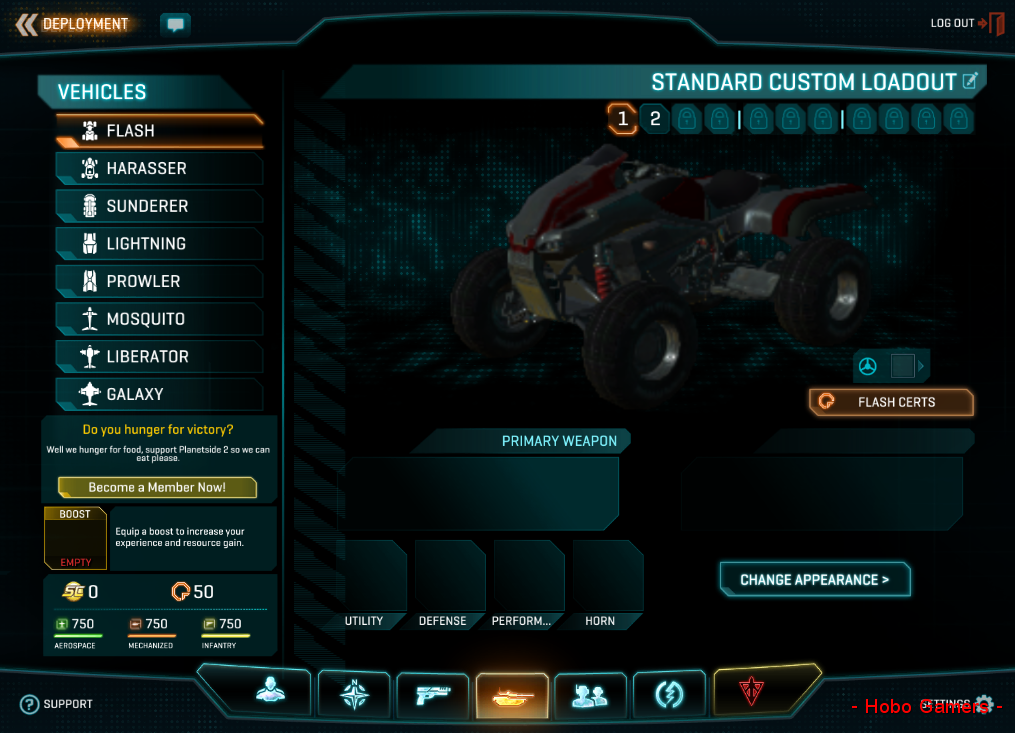Open the Support help page
This screenshot has width=1015, height=733.
(57, 704)
